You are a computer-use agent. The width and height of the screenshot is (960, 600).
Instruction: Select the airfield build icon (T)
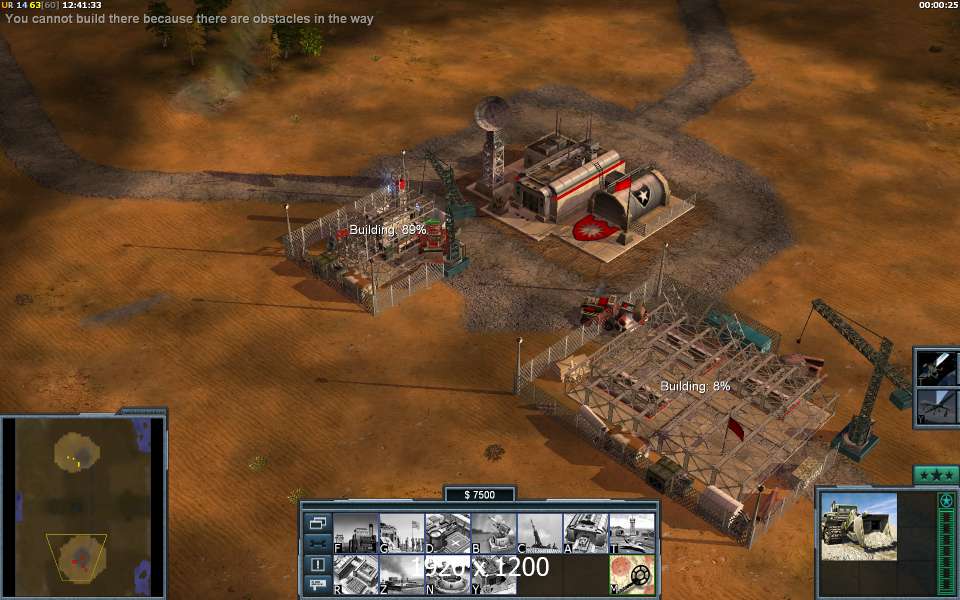pyautogui.click(x=631, y=533)
